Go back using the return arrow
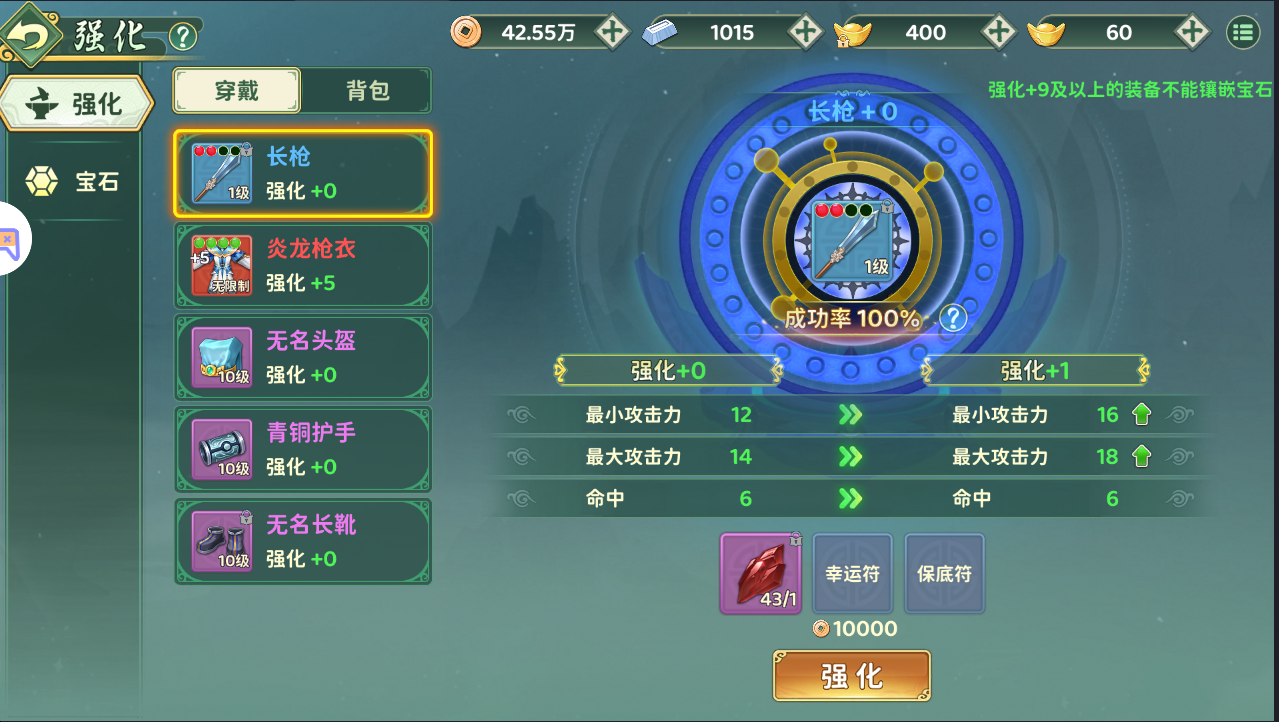This screenshot has height=722, width=1279. click(32, 36)
